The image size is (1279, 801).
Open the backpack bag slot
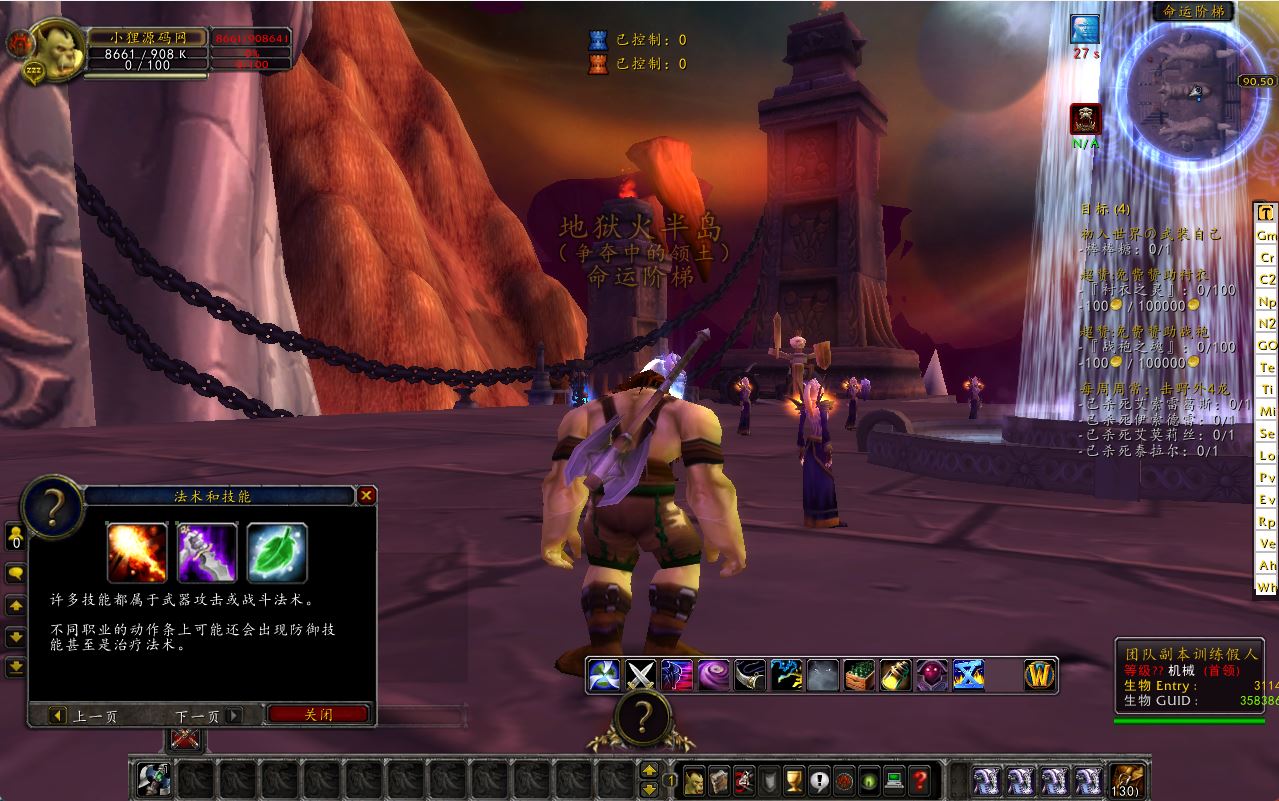point(1125,779)
